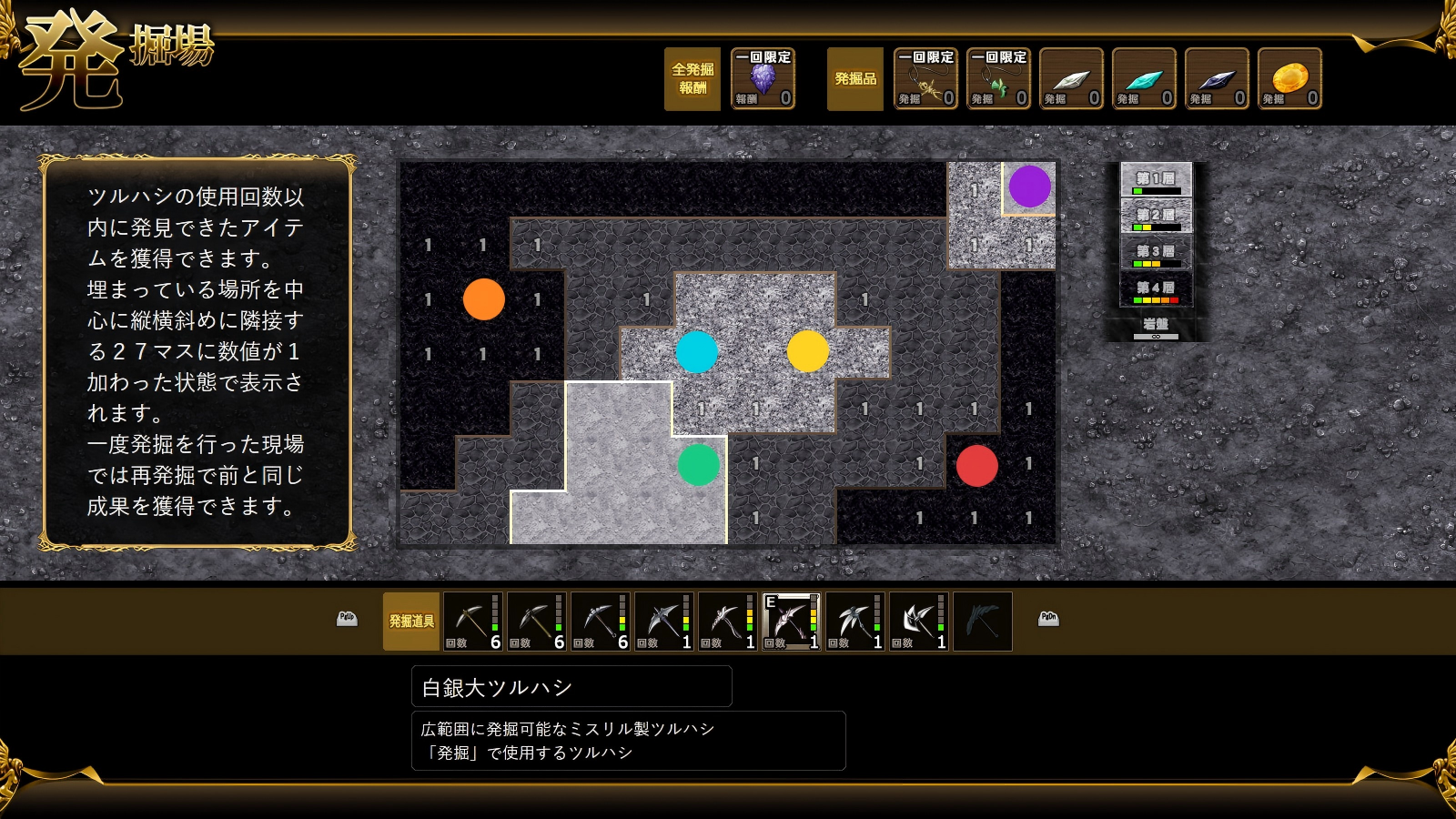Viewport: 1456px width, 819px height.
Task: Dig the tile marked with yellow circle
Action: (x=808, y=351)
